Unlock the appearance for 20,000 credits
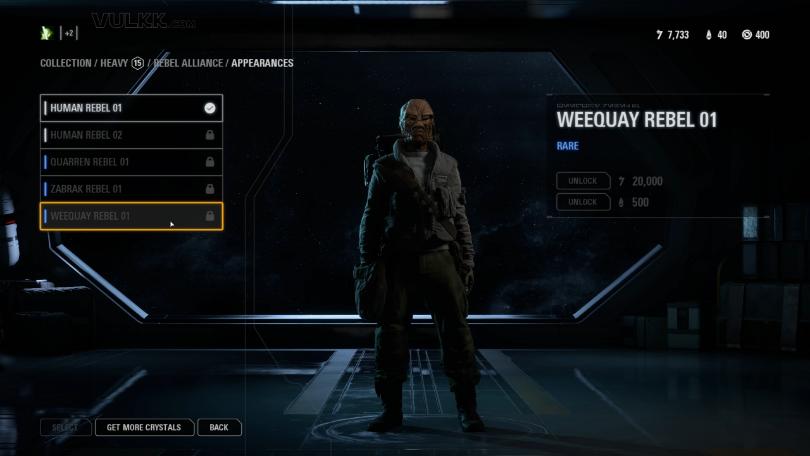 (x=583, y=181)
